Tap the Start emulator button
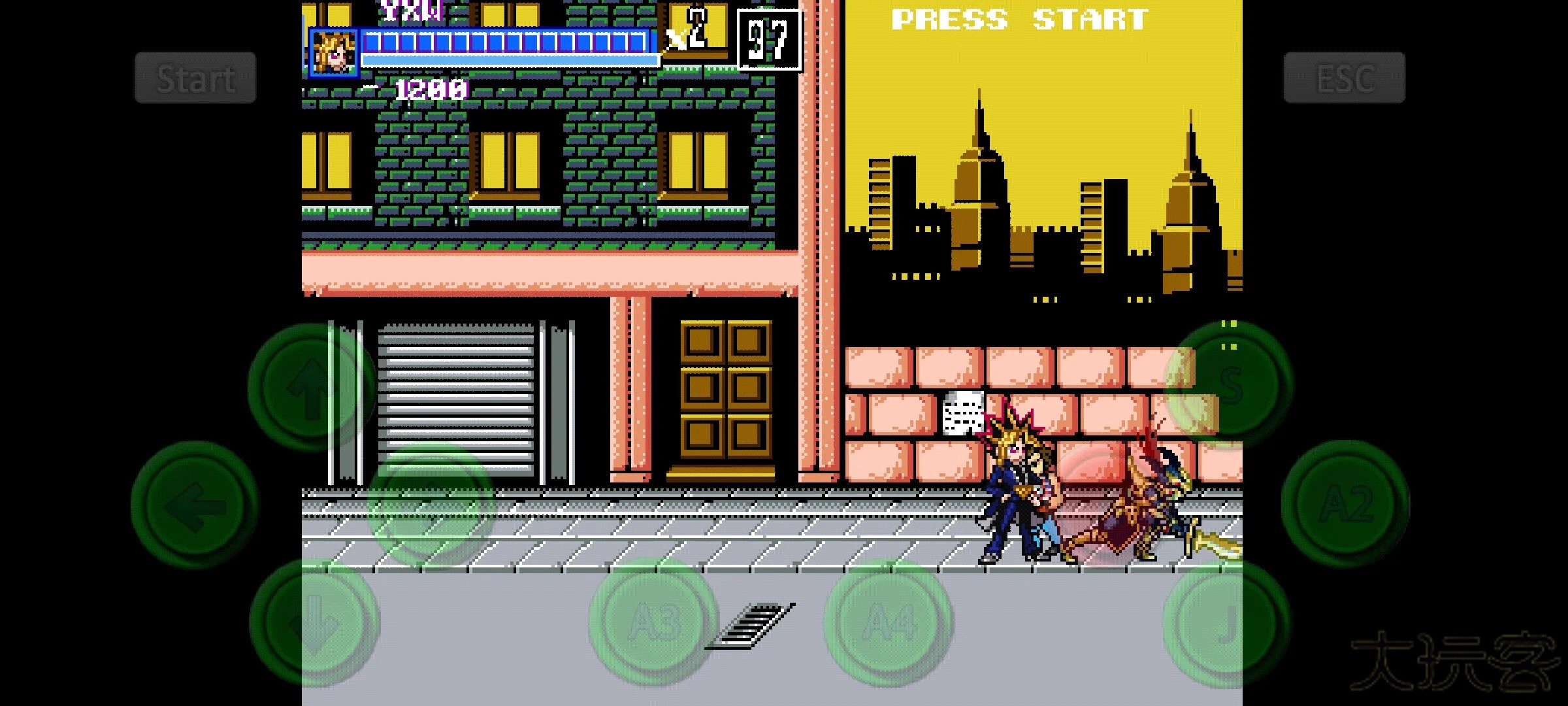Viewport: 1568px width, 706px height. pos(195,78)
